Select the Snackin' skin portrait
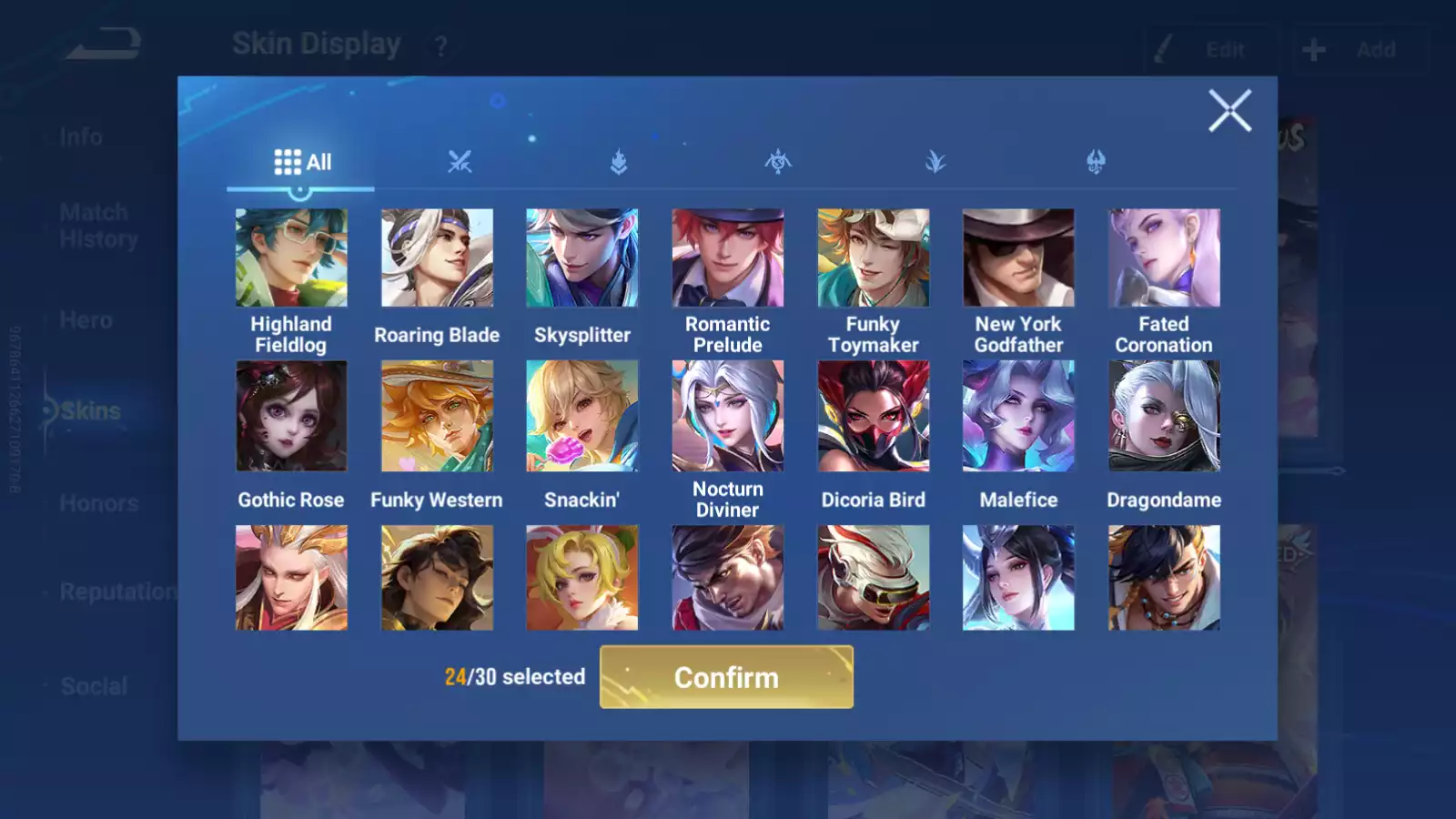The width and height of the screenshot is (1456, 819). (x=582, y=416)
